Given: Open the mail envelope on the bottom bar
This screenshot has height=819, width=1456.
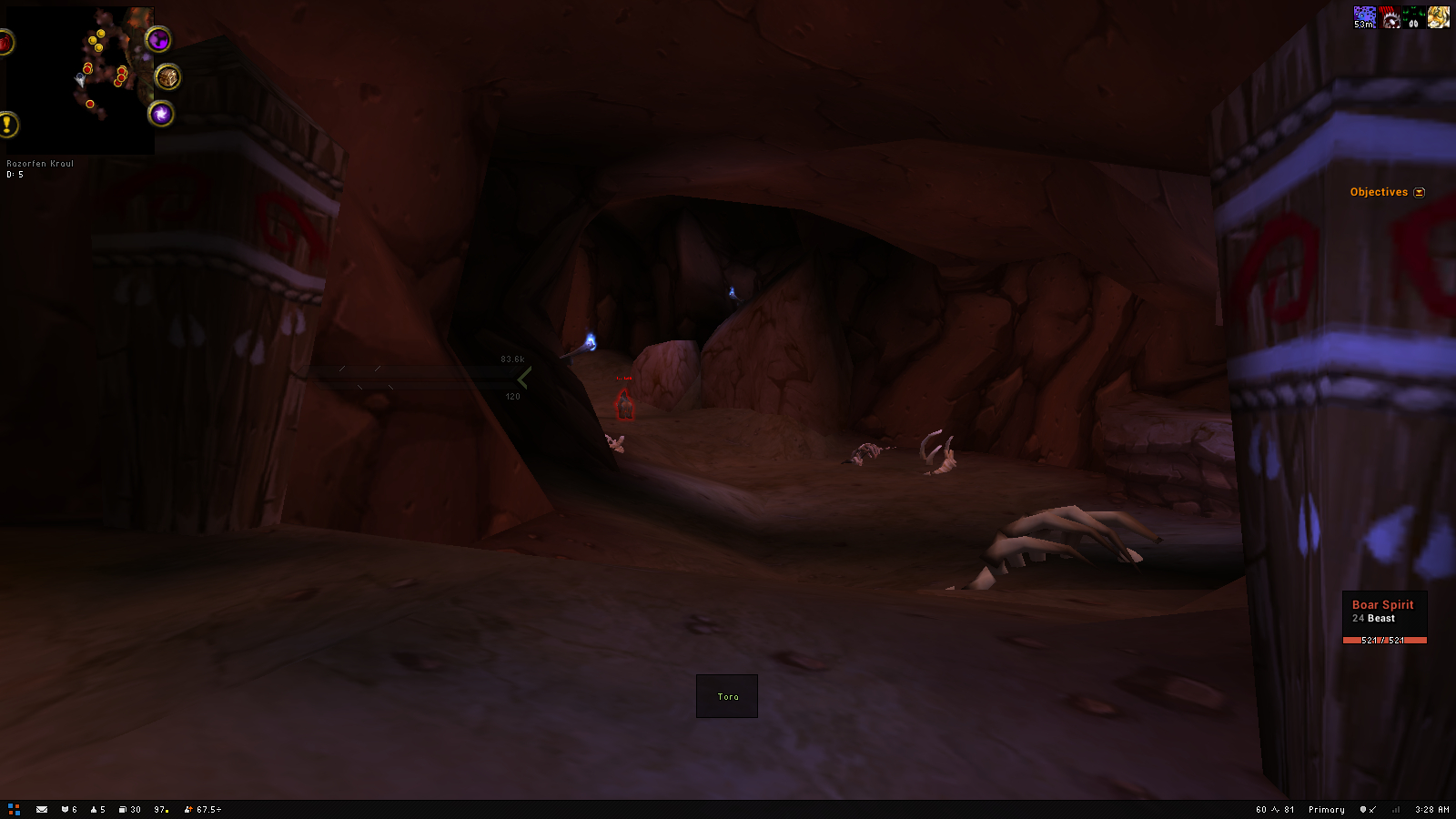Looking at the screenshot, I should pos(42,809).
